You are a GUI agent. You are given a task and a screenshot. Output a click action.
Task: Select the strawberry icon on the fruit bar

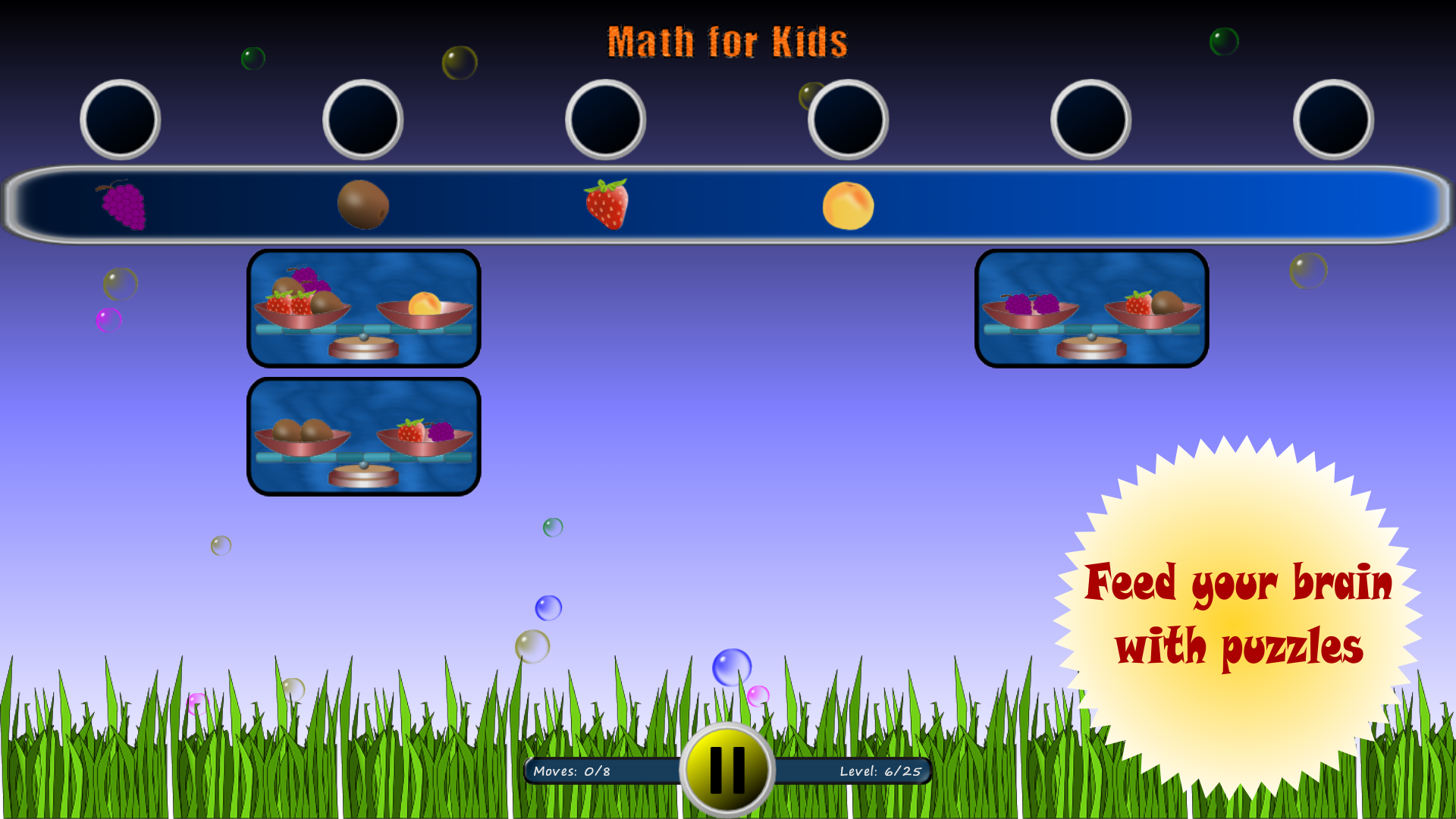pyautogui.click(x=606, y=203)
